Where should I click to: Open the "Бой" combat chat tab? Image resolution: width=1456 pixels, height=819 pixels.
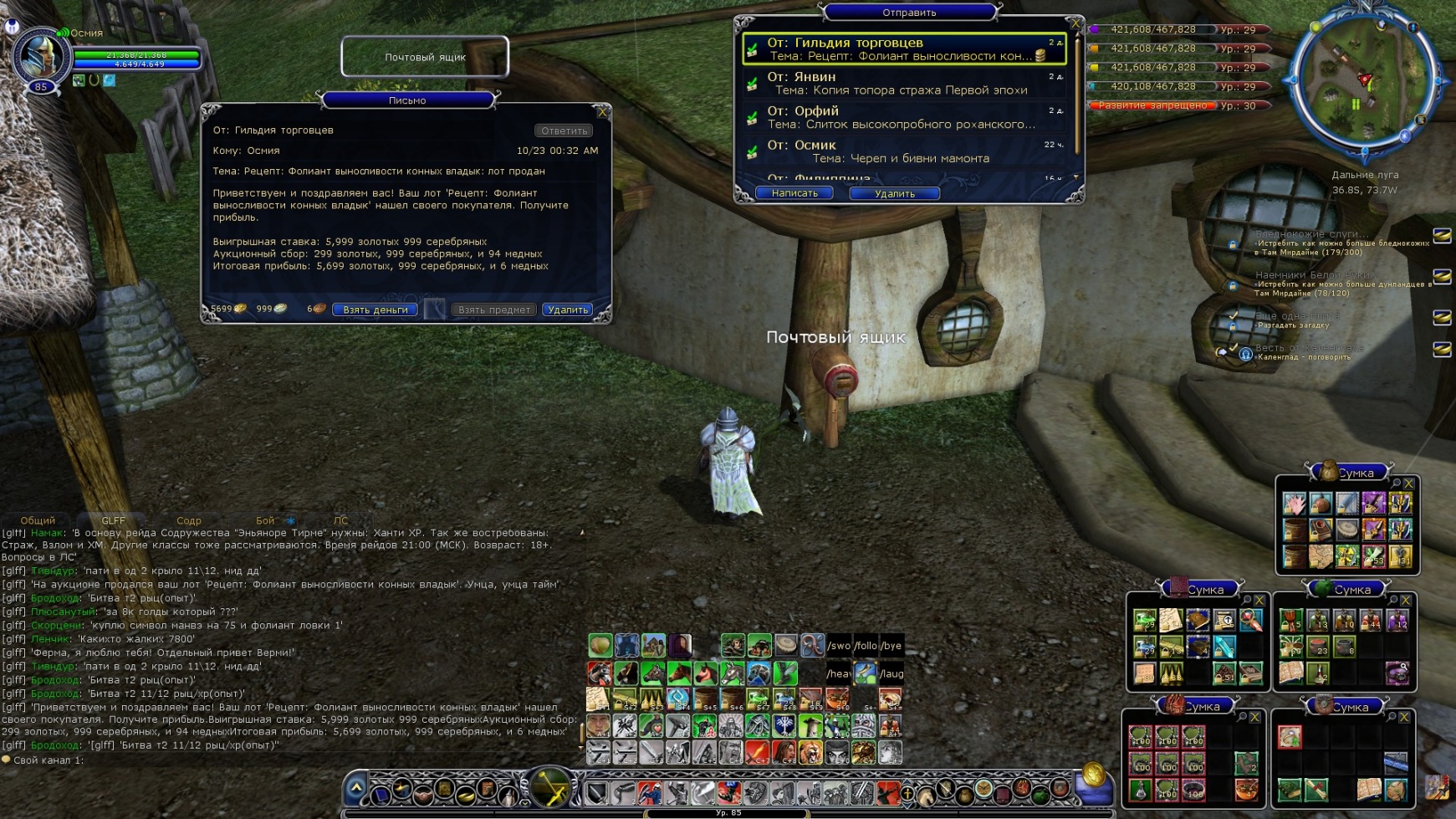click(265, 520)
